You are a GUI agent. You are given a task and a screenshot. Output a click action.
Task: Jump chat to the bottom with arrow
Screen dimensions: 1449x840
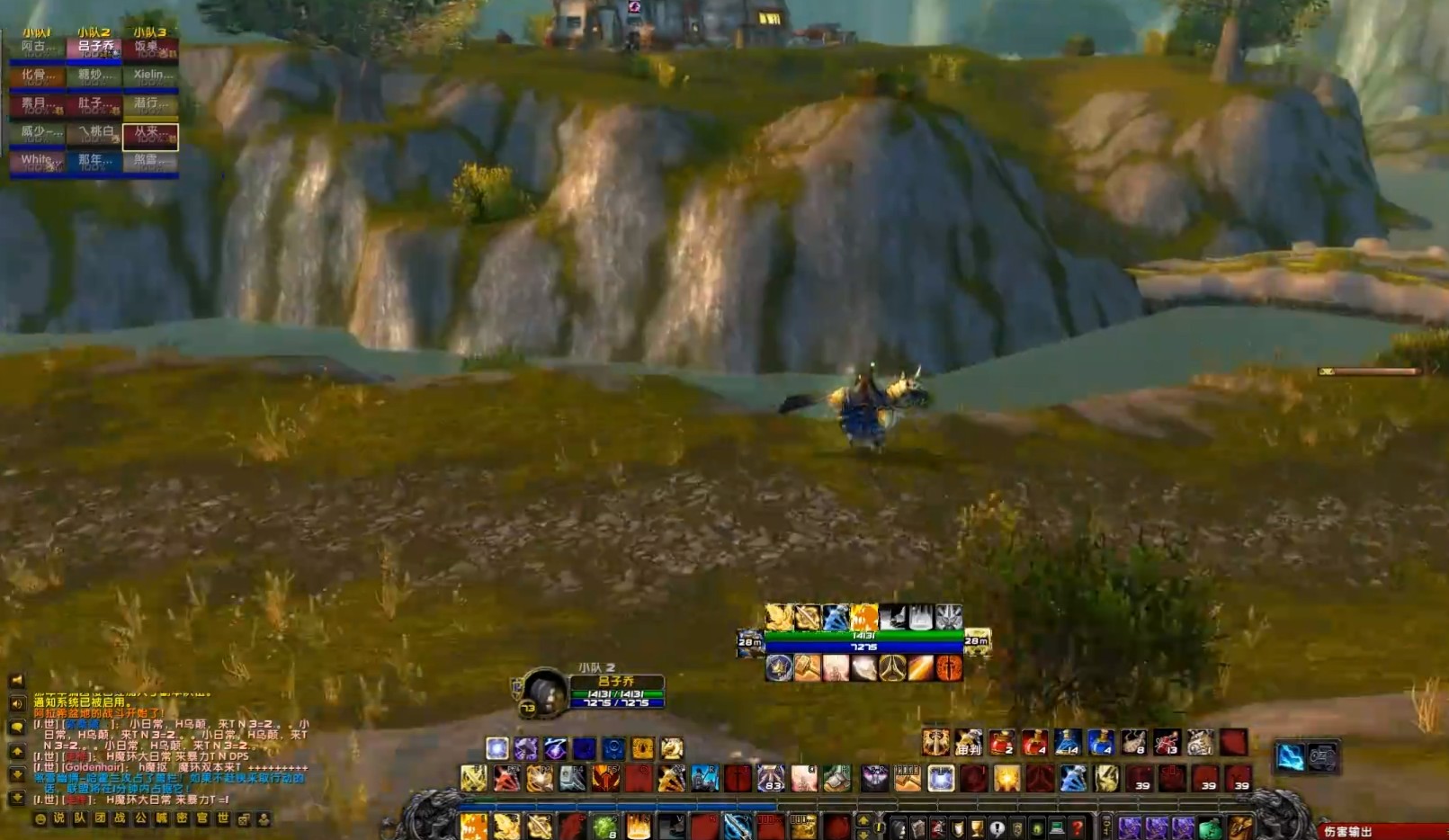tap(16, 798)
